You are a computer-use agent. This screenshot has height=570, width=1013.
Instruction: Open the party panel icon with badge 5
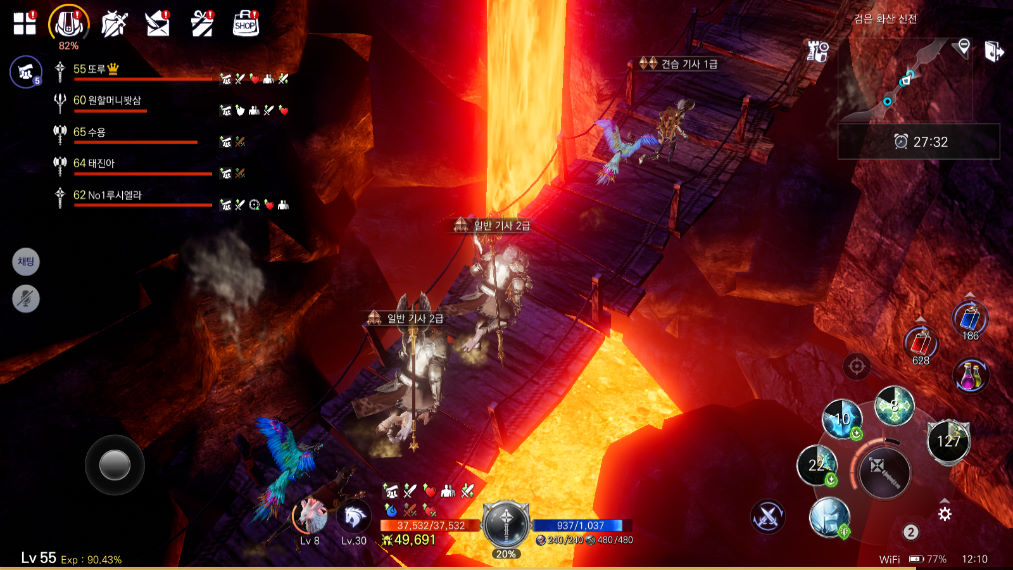point(25,71)
